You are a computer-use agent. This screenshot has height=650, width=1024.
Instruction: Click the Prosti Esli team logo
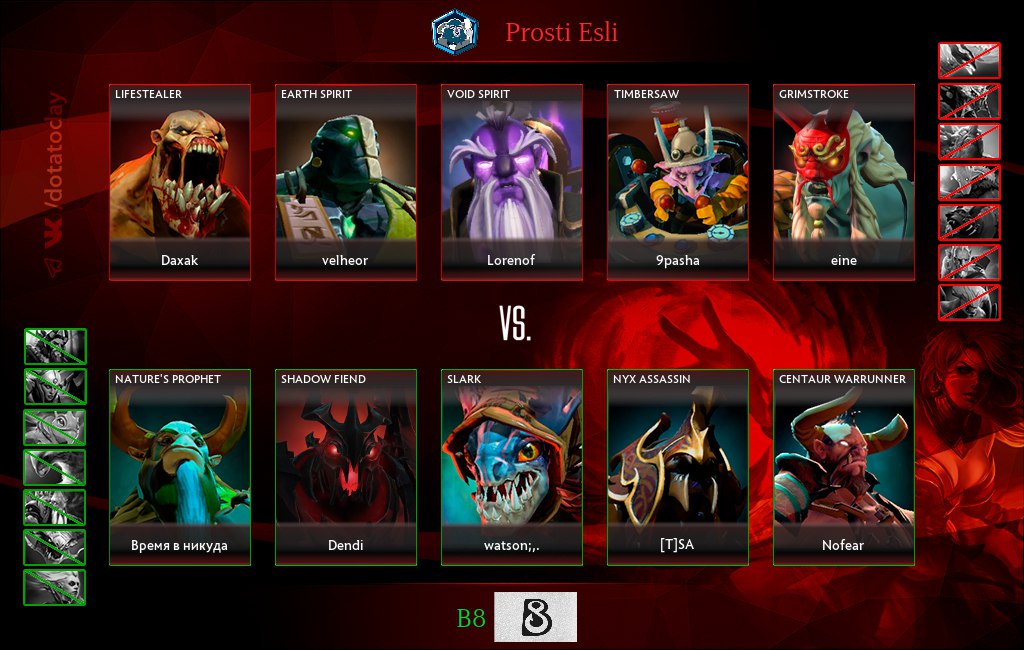(455, 32)
